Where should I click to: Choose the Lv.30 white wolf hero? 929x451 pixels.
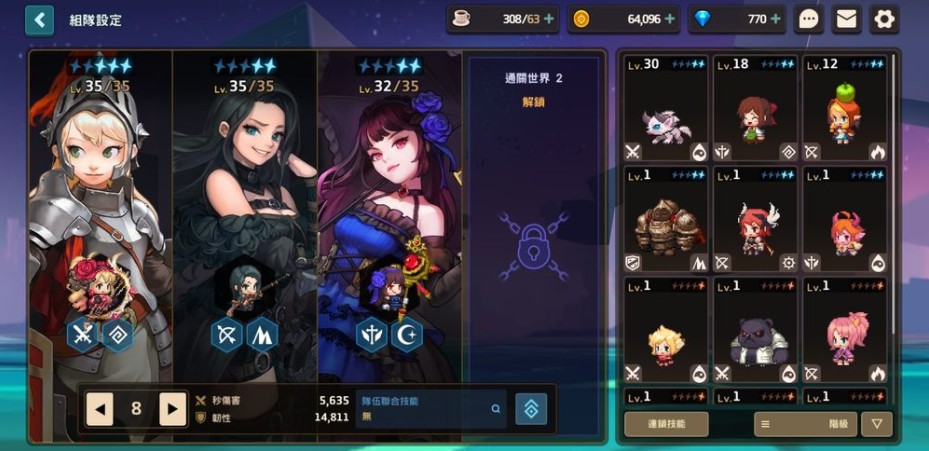tap(666, 109)
